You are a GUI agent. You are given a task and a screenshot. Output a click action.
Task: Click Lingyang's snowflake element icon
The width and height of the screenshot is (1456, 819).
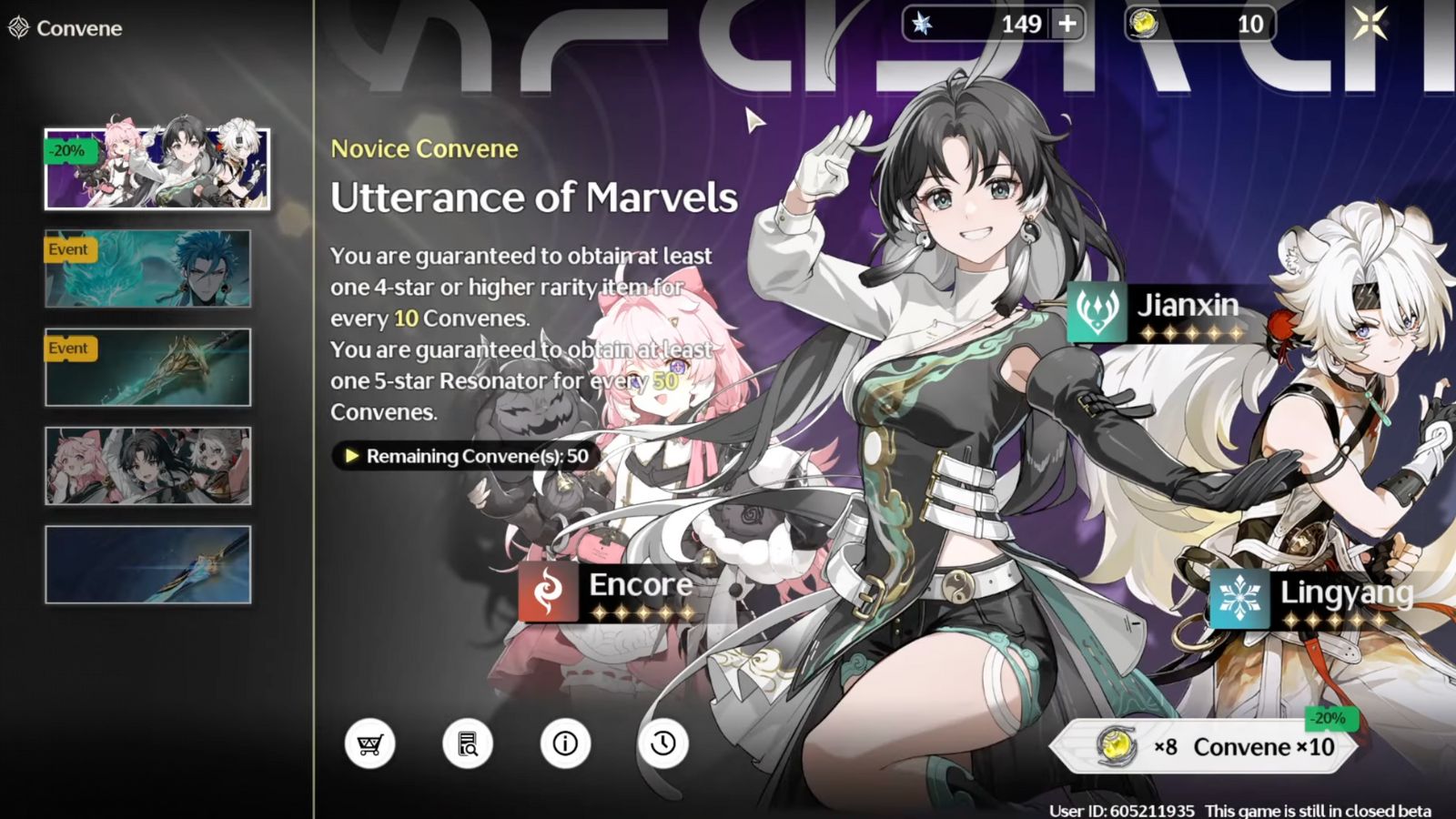click(1239, 596)
